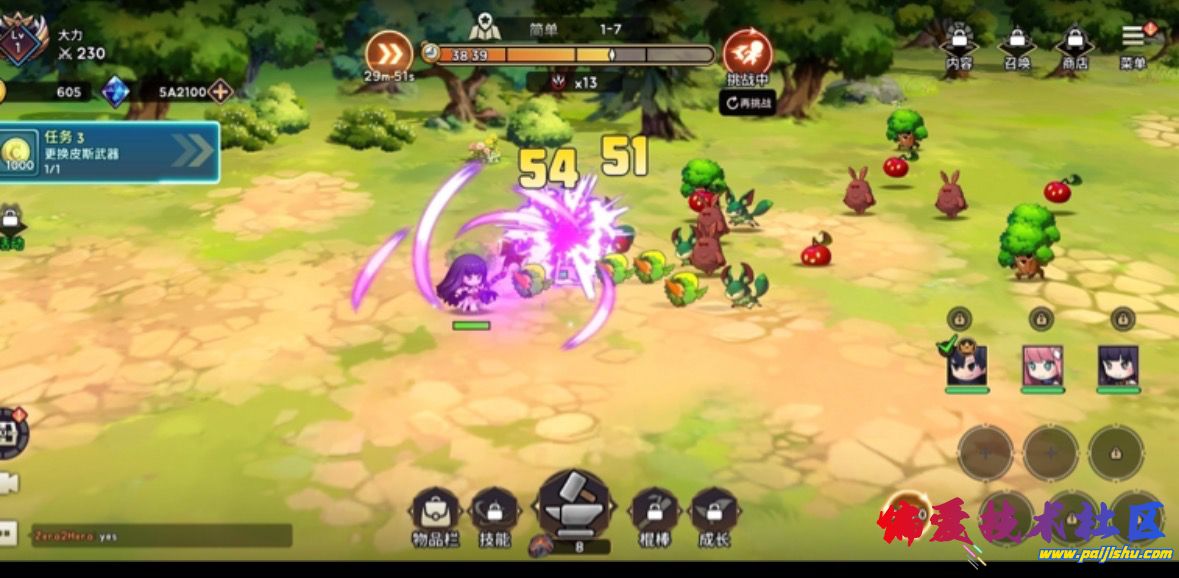This screenshot has height=578, width=1179.
Task: Activate the orange fast-forward speed button
Action: coord(389,52)
